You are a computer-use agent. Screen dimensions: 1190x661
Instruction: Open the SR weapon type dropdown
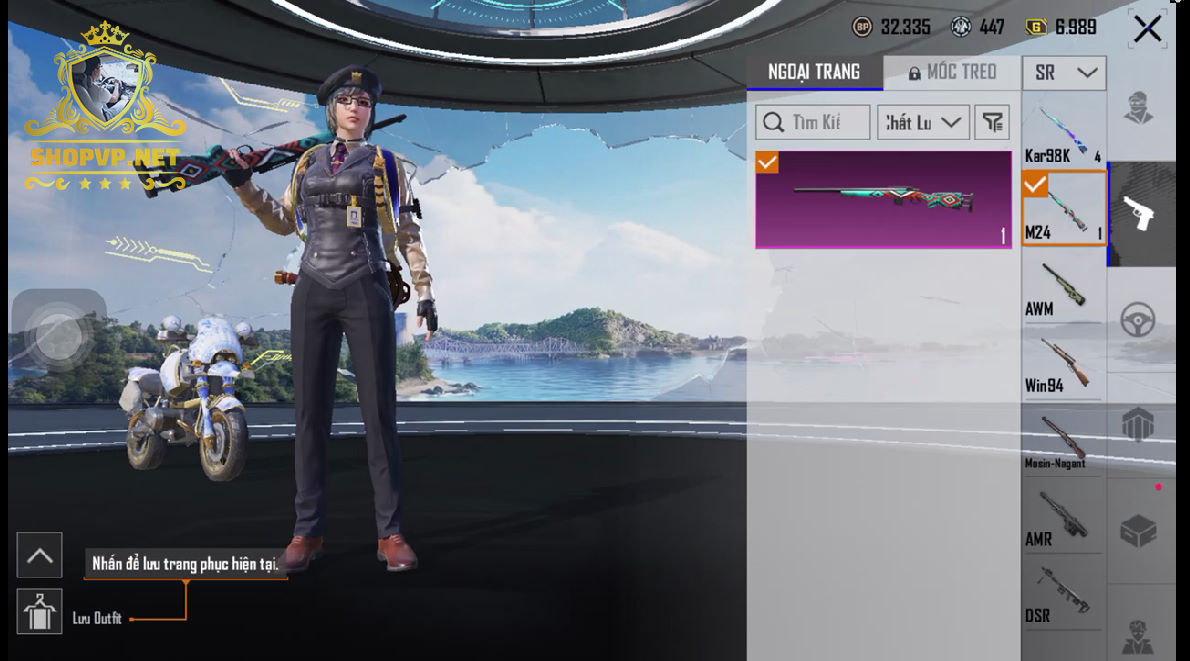click(x=1064, y=73)
